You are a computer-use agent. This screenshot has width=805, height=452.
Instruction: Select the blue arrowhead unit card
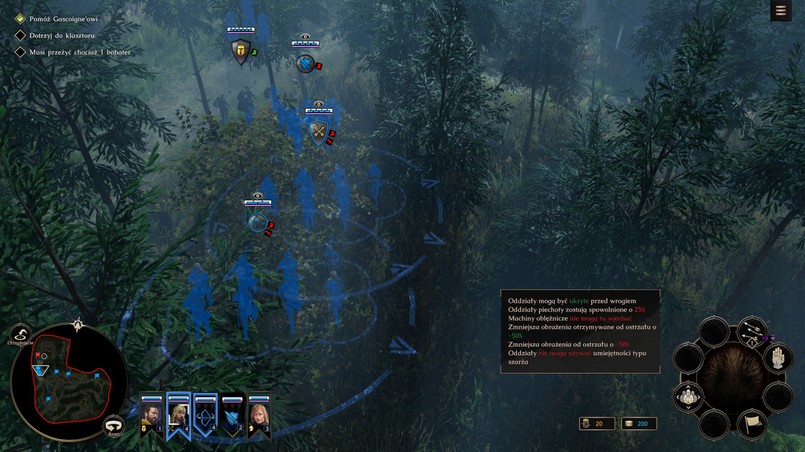pos(232,413)
